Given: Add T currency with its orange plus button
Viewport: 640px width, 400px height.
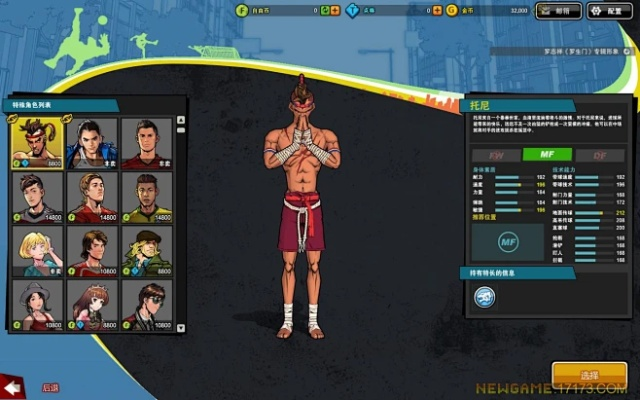Looking at the screenshot, I should 438,11.
